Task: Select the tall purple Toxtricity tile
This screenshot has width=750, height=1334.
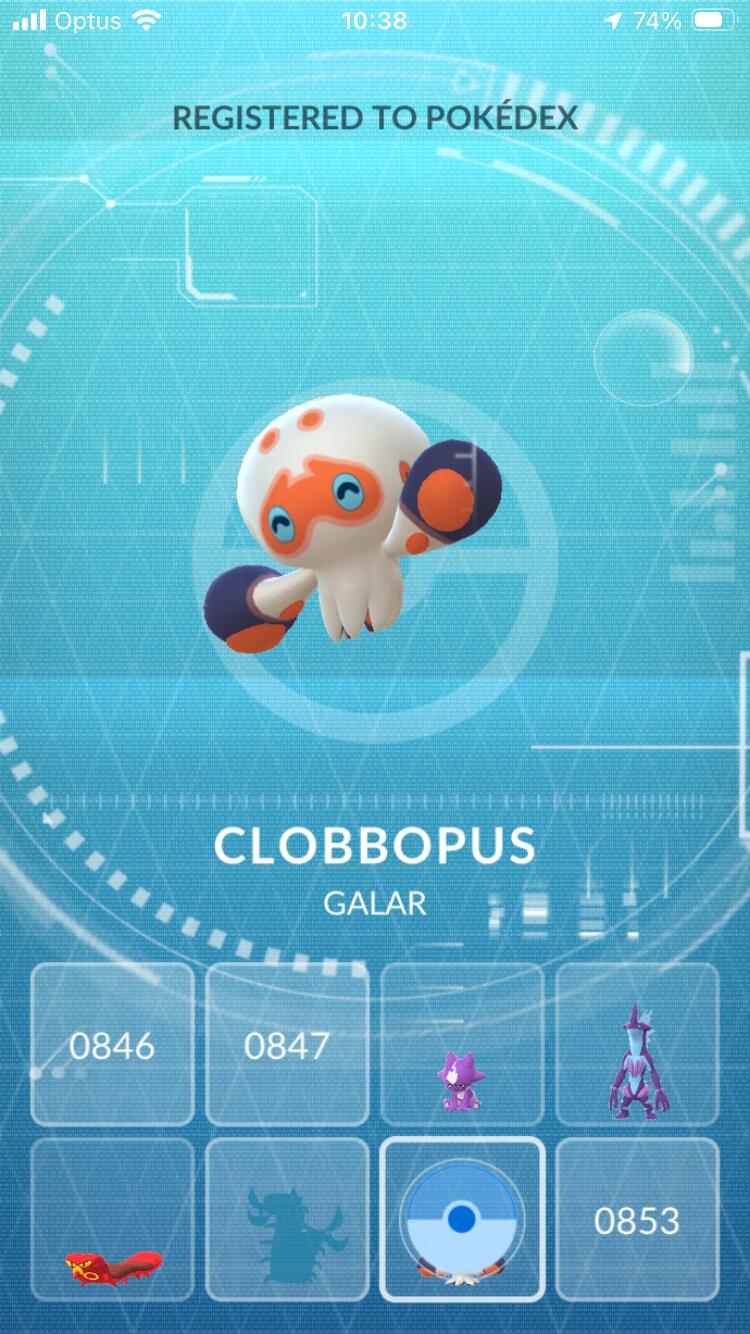Action: (637, 1045)
